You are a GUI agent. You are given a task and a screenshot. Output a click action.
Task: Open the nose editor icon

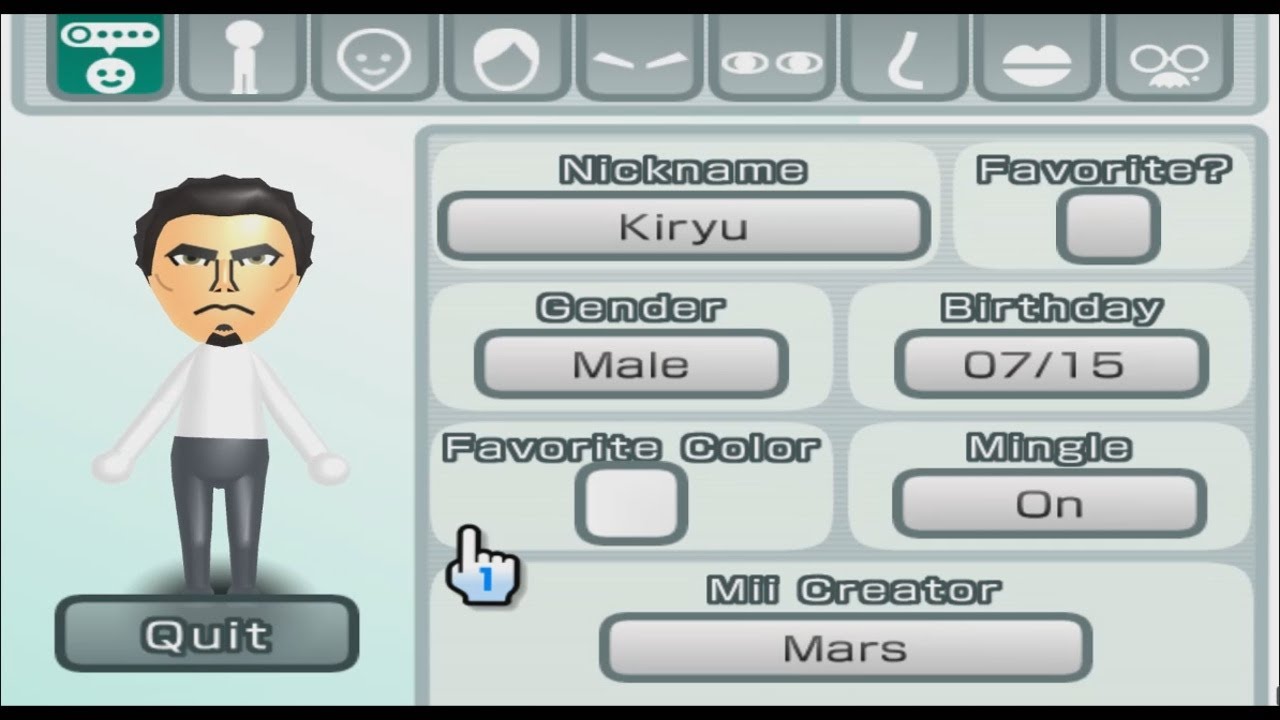pos(903,58)
